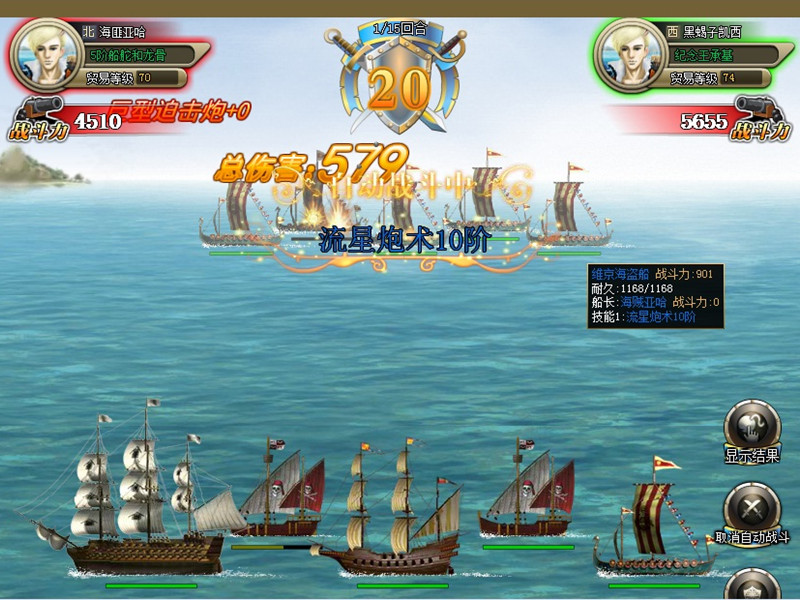
Task: Click the 显示结果 (show result) button
Action: 752,427
